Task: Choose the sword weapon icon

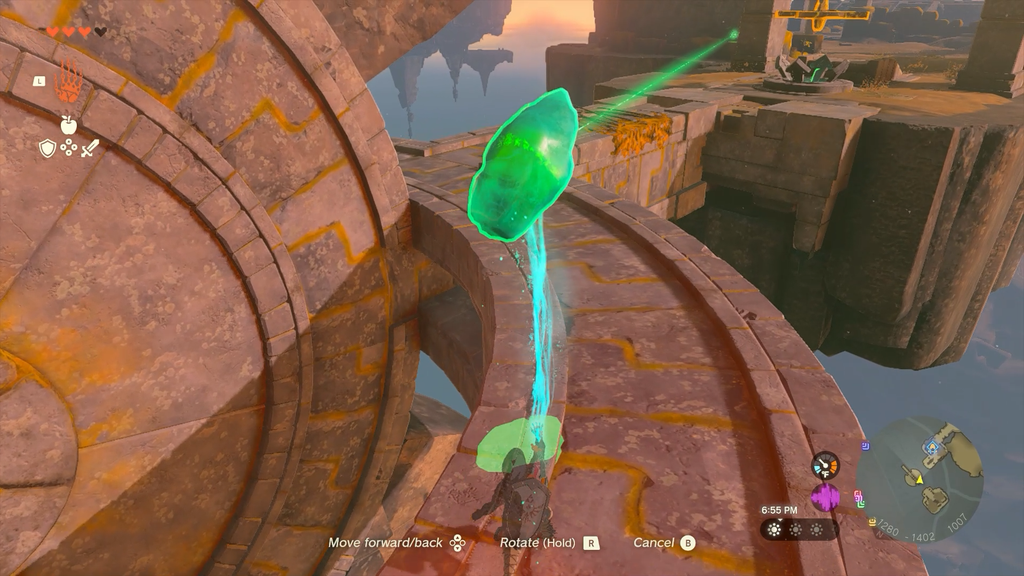Action: click(x=90, y=148)
